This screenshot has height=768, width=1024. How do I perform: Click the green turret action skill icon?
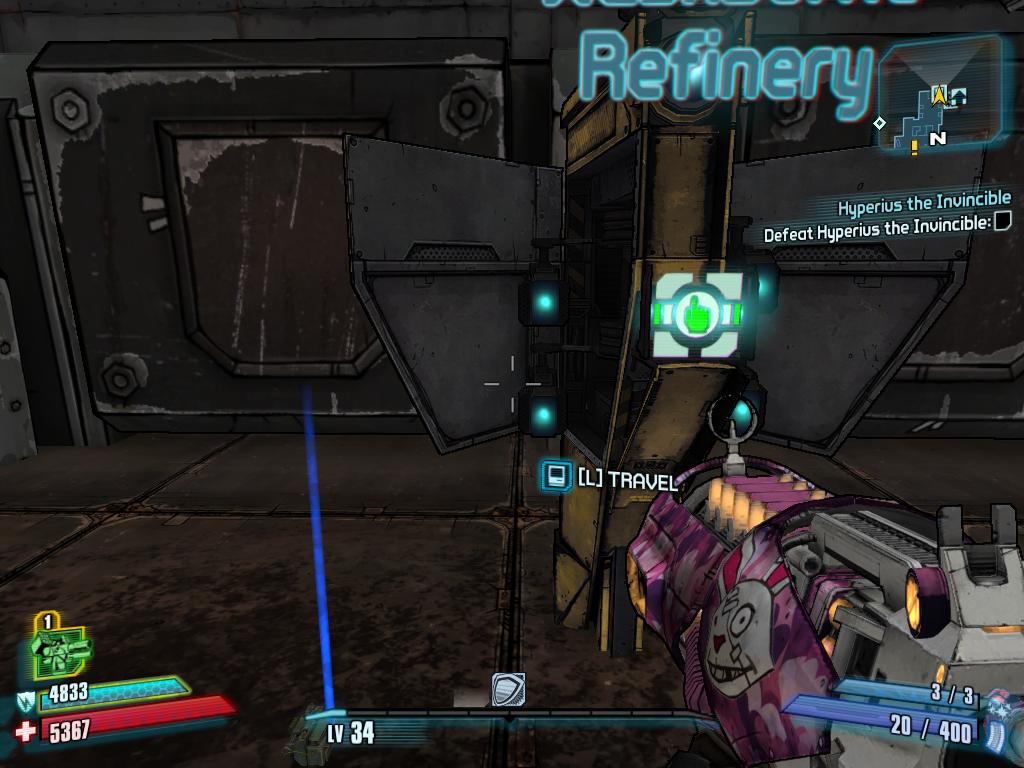58,651
